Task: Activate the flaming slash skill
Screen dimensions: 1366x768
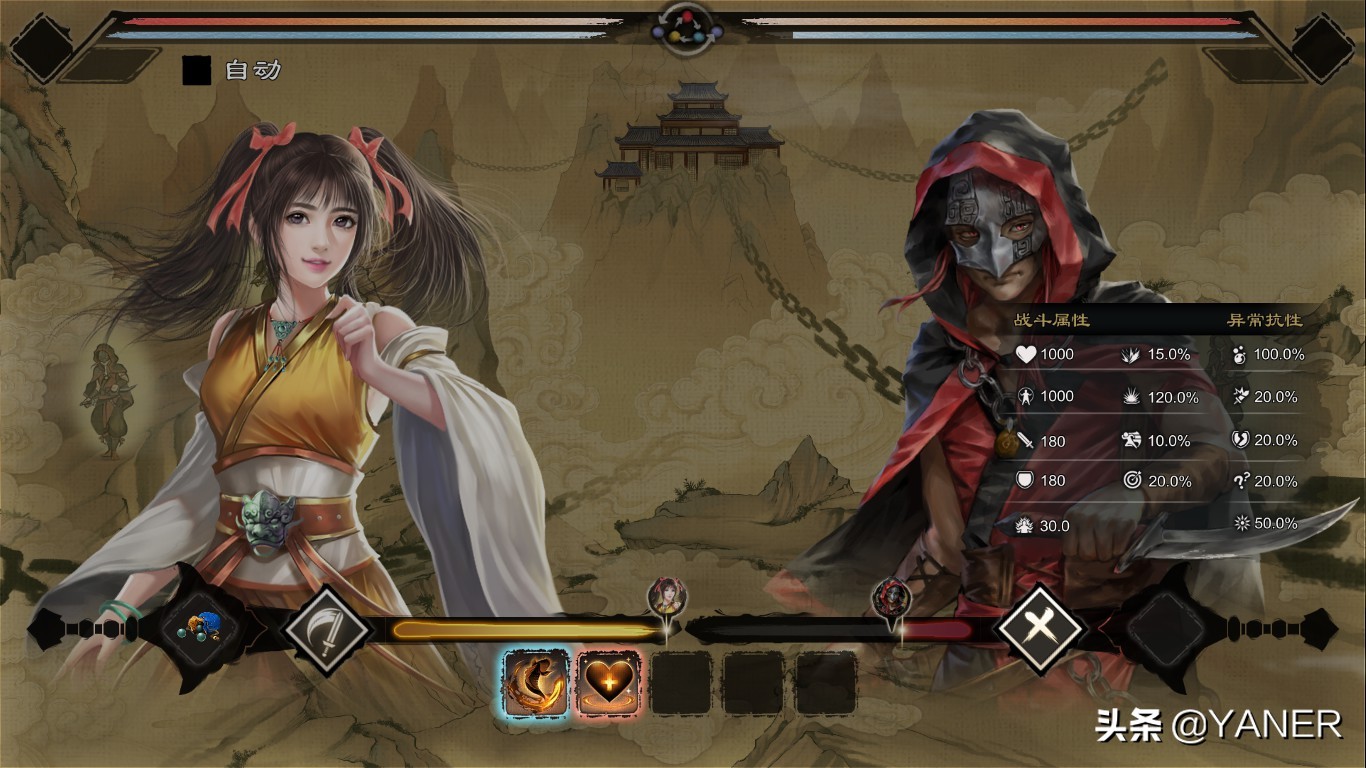Action: (x=537, y=683)
